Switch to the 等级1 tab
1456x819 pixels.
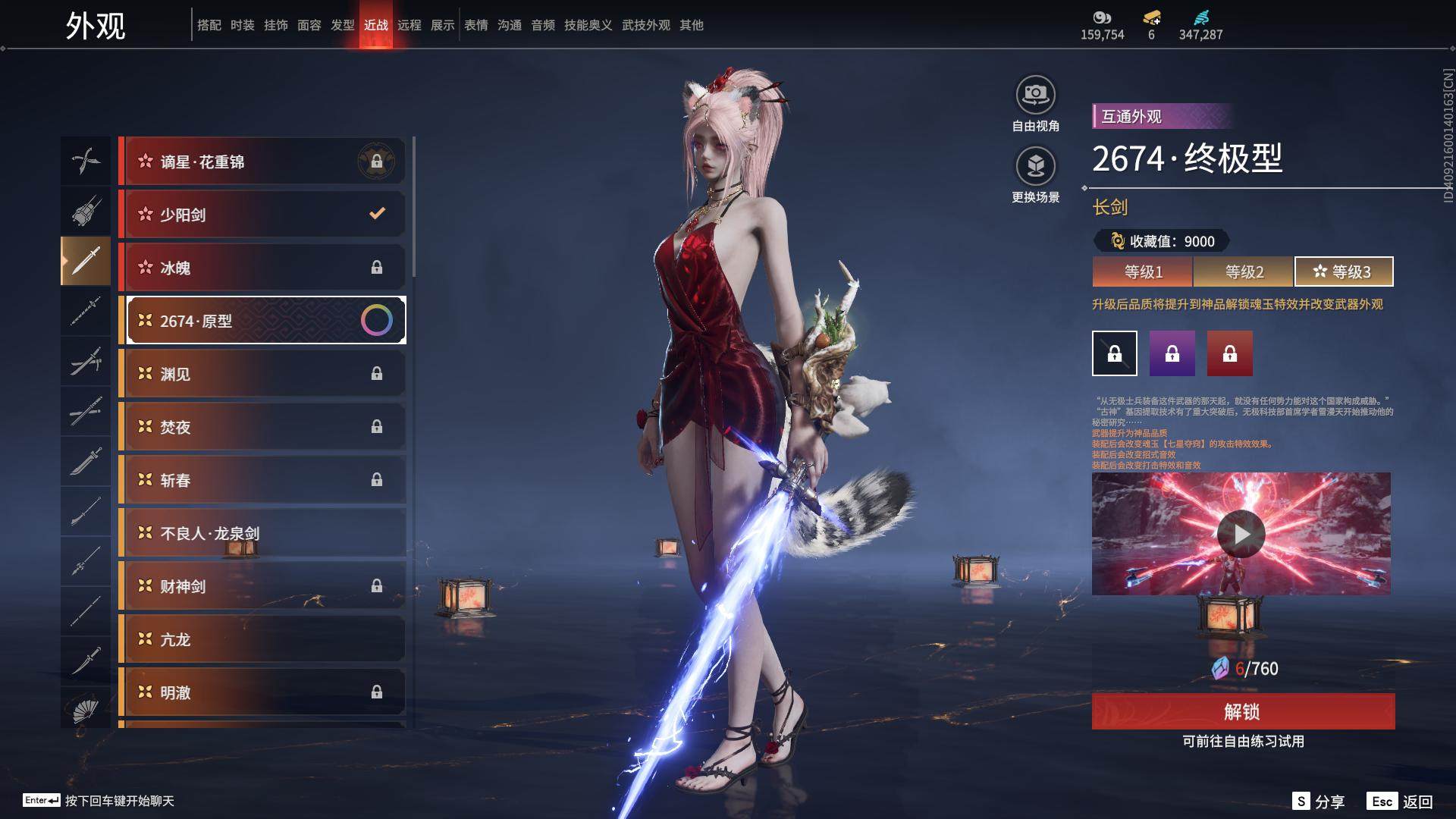pyautogui.click(x=1143, y=271)
